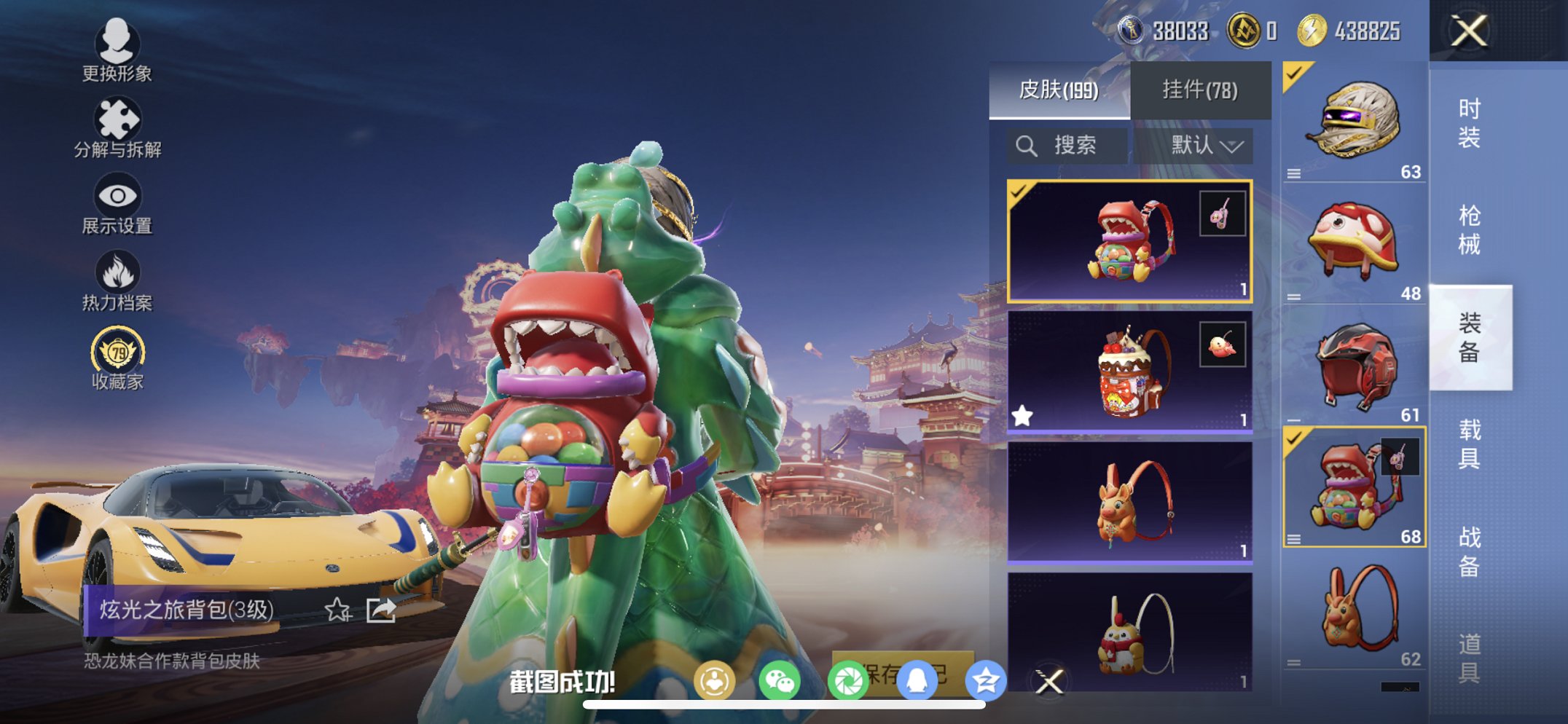Open the 默认 sort order dropdown

pos(1203,144)
